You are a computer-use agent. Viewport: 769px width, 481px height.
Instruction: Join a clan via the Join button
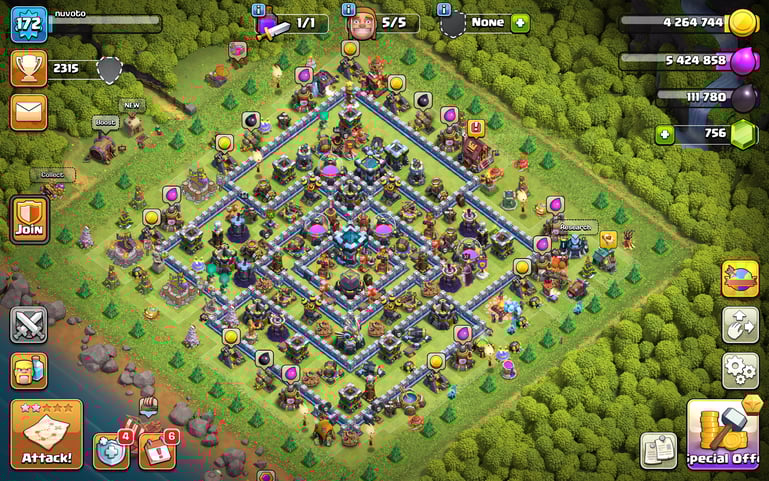click(x=29, y=219)
